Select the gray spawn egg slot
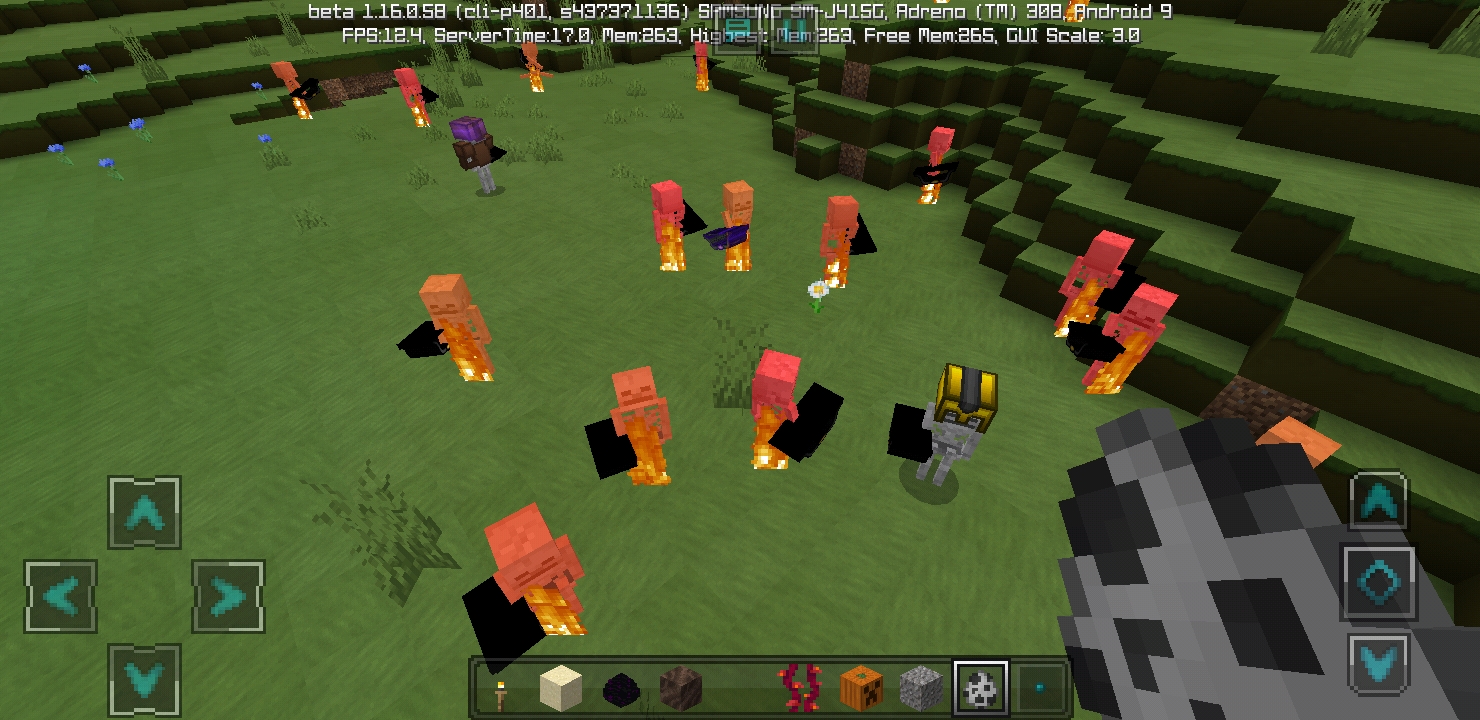 [x=980, y=688]
